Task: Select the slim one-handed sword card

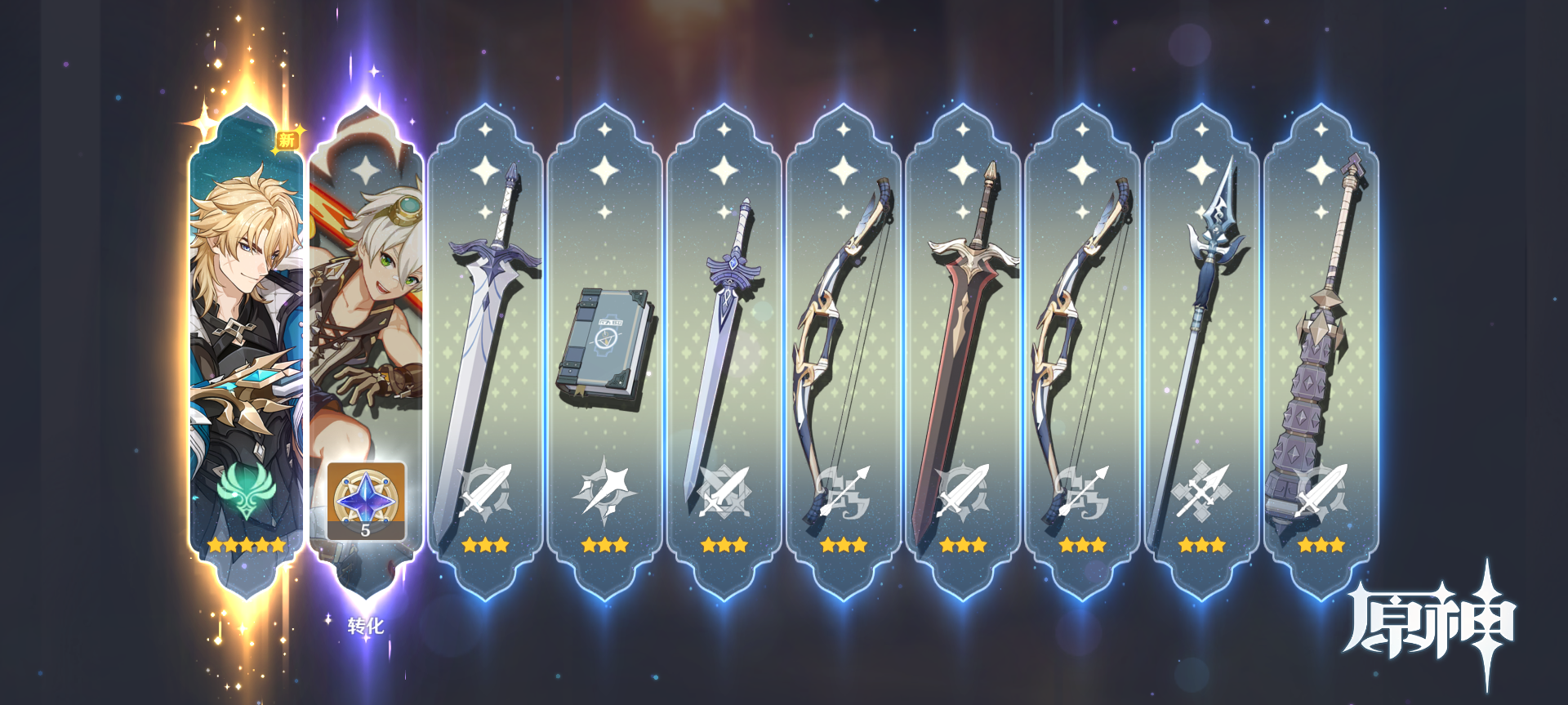Action: (x=724, y=351)
